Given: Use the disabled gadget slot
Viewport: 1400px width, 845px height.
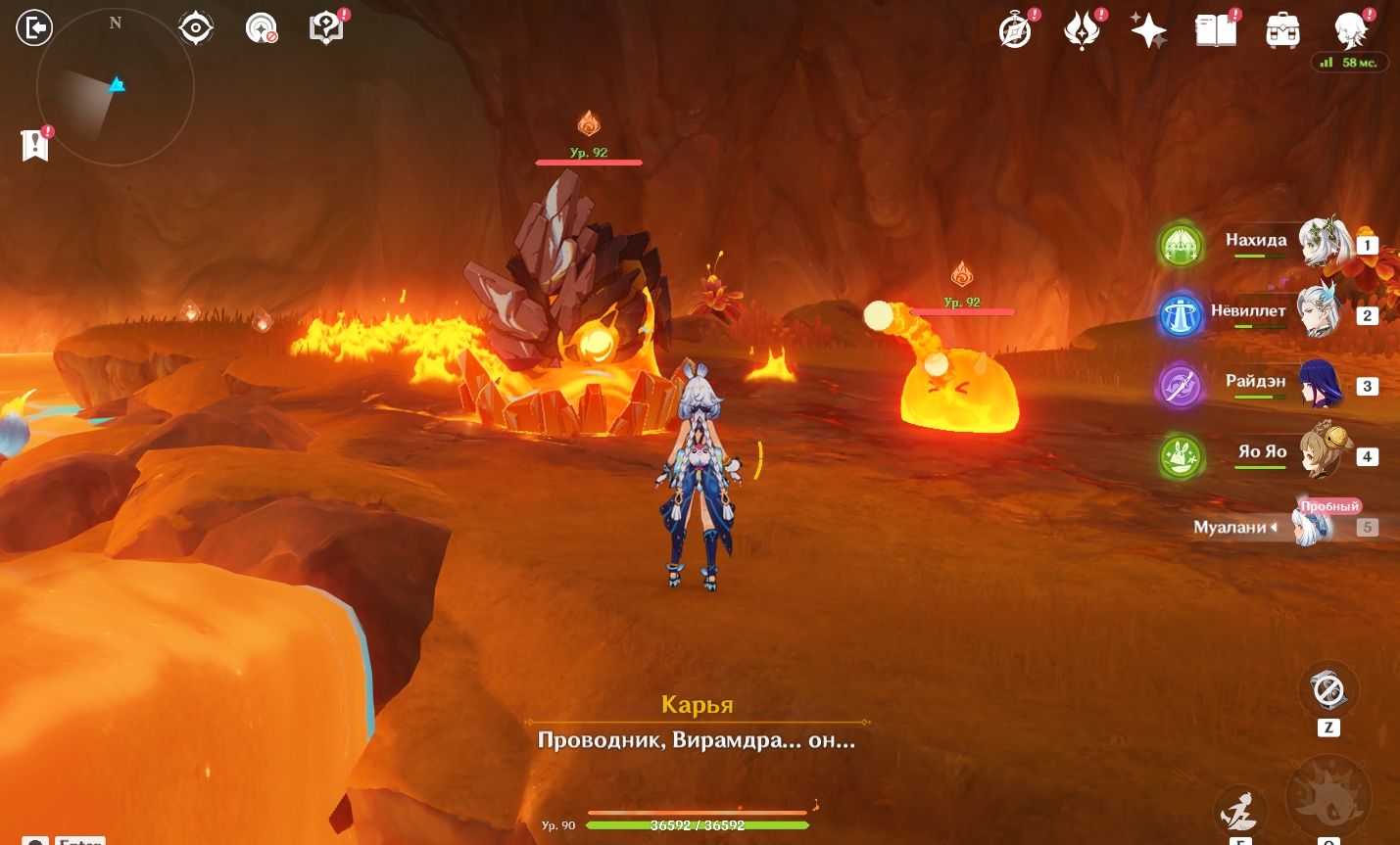Looking at the screenshot, I should coord(1328,690).
